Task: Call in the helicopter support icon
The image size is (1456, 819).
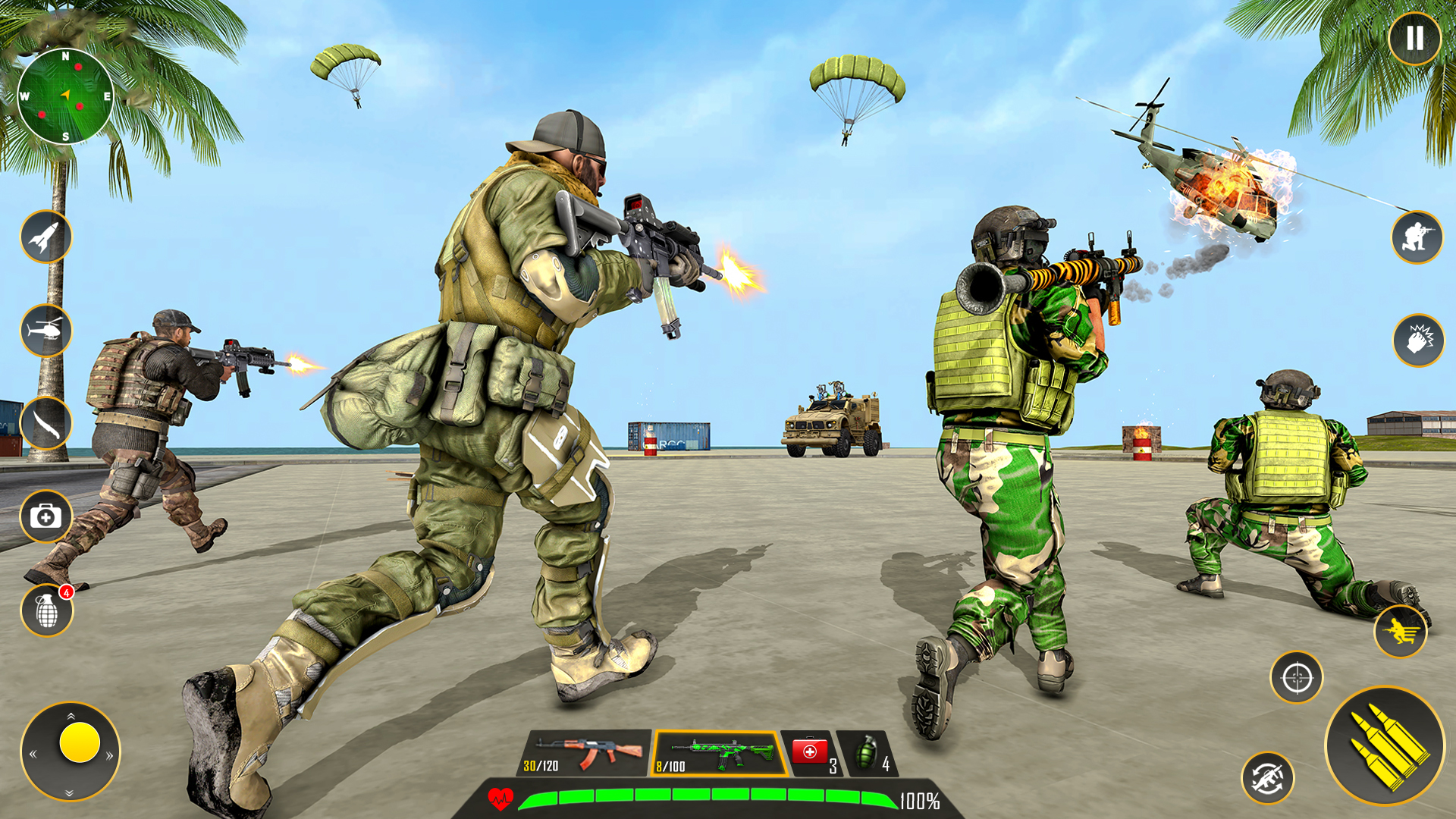Action: tap(45, 331)
